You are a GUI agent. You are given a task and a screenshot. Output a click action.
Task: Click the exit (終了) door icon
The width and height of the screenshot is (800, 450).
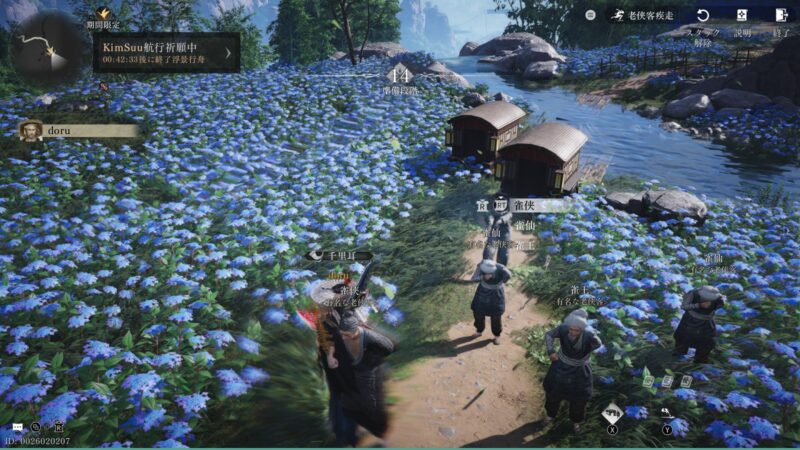tap(781, 16)
